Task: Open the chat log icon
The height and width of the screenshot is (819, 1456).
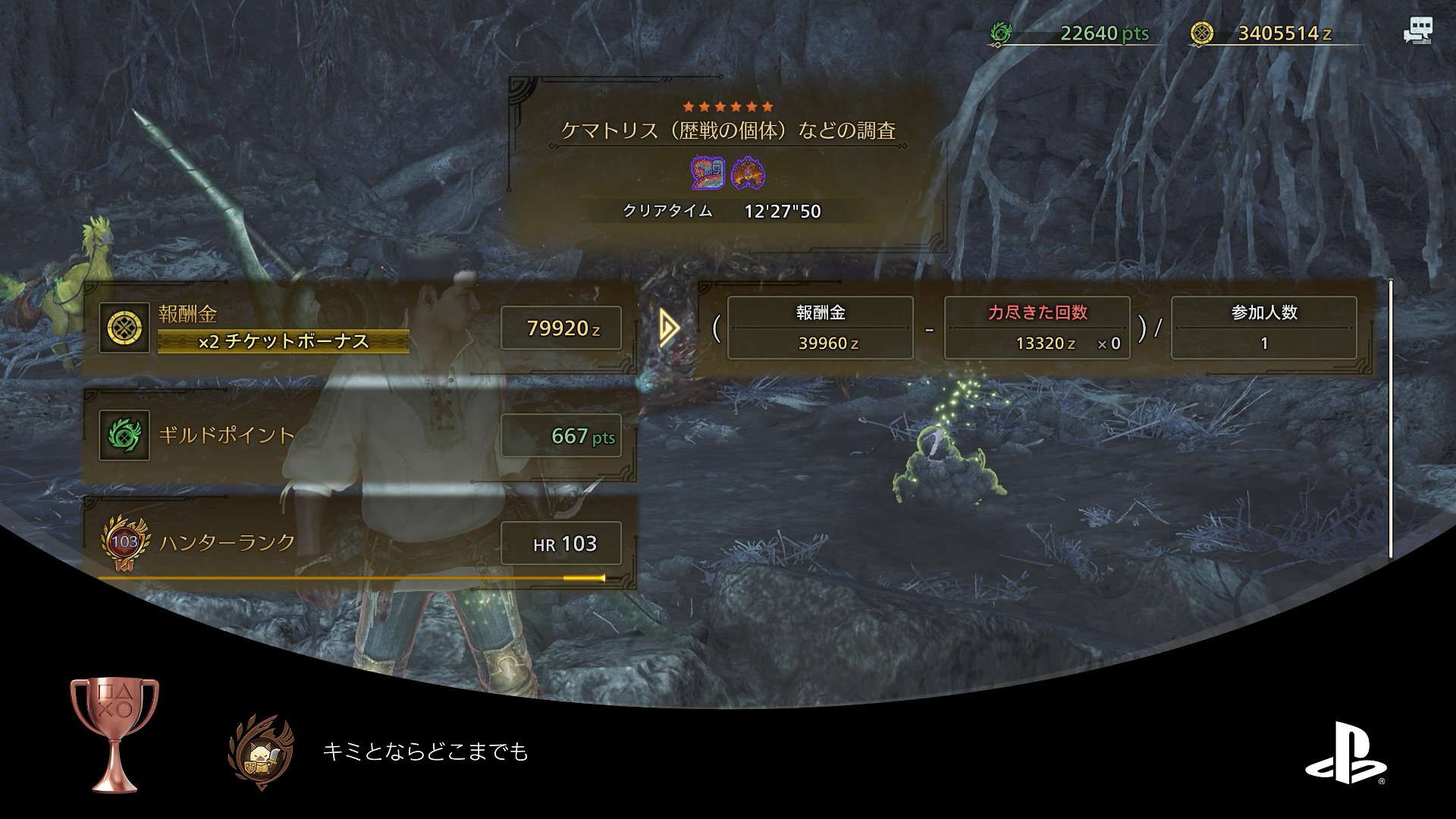Action: pyautogui.click(x=1417, y=32)
